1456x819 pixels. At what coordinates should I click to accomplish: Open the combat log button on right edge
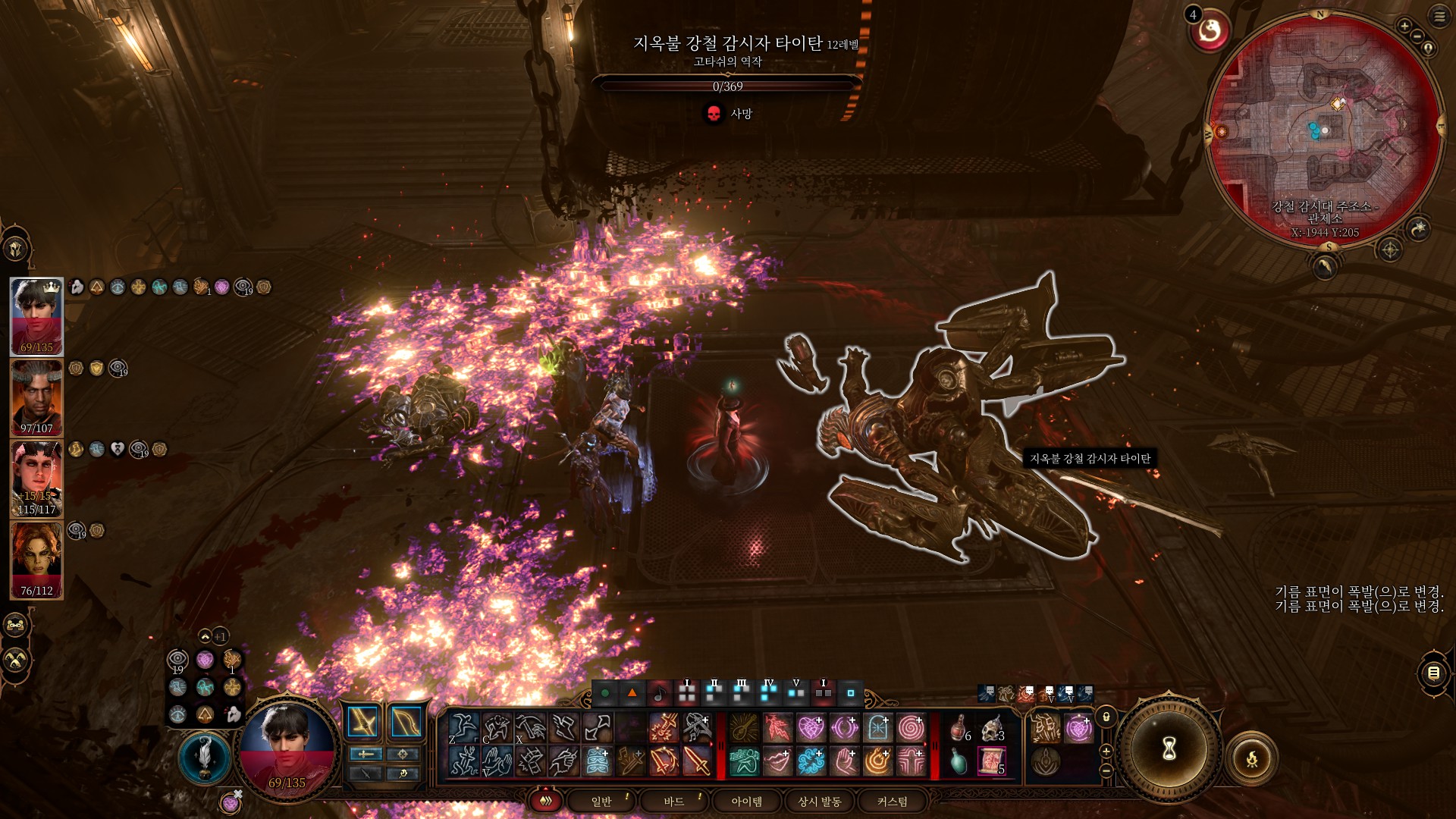click(x=1433, y=673)
